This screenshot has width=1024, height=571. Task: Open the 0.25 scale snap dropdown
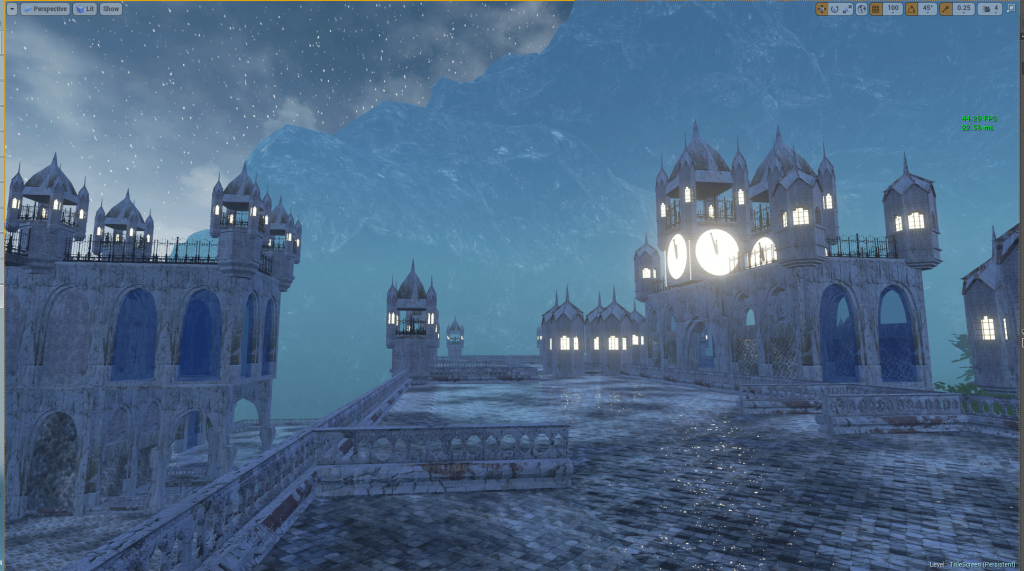[x=964, y=9]
